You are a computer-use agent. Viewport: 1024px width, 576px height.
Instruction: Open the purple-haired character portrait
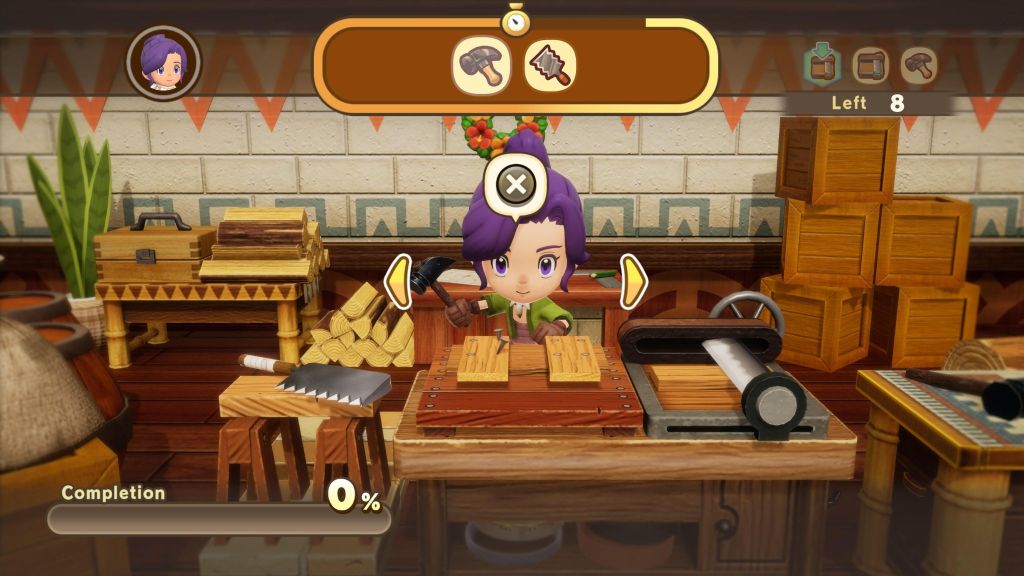point(163,62)
